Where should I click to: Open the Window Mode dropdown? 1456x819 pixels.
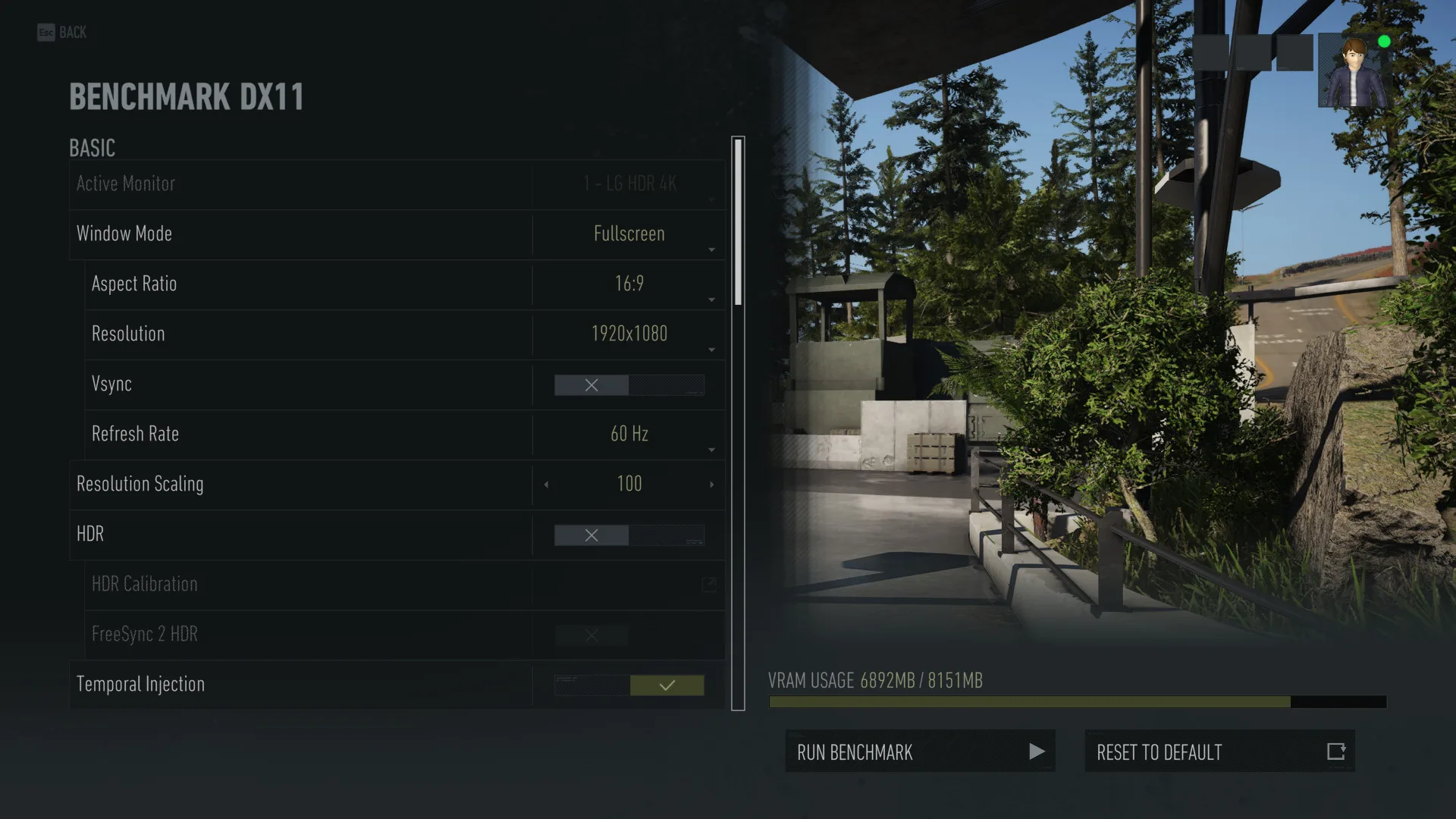pos(629,234)
